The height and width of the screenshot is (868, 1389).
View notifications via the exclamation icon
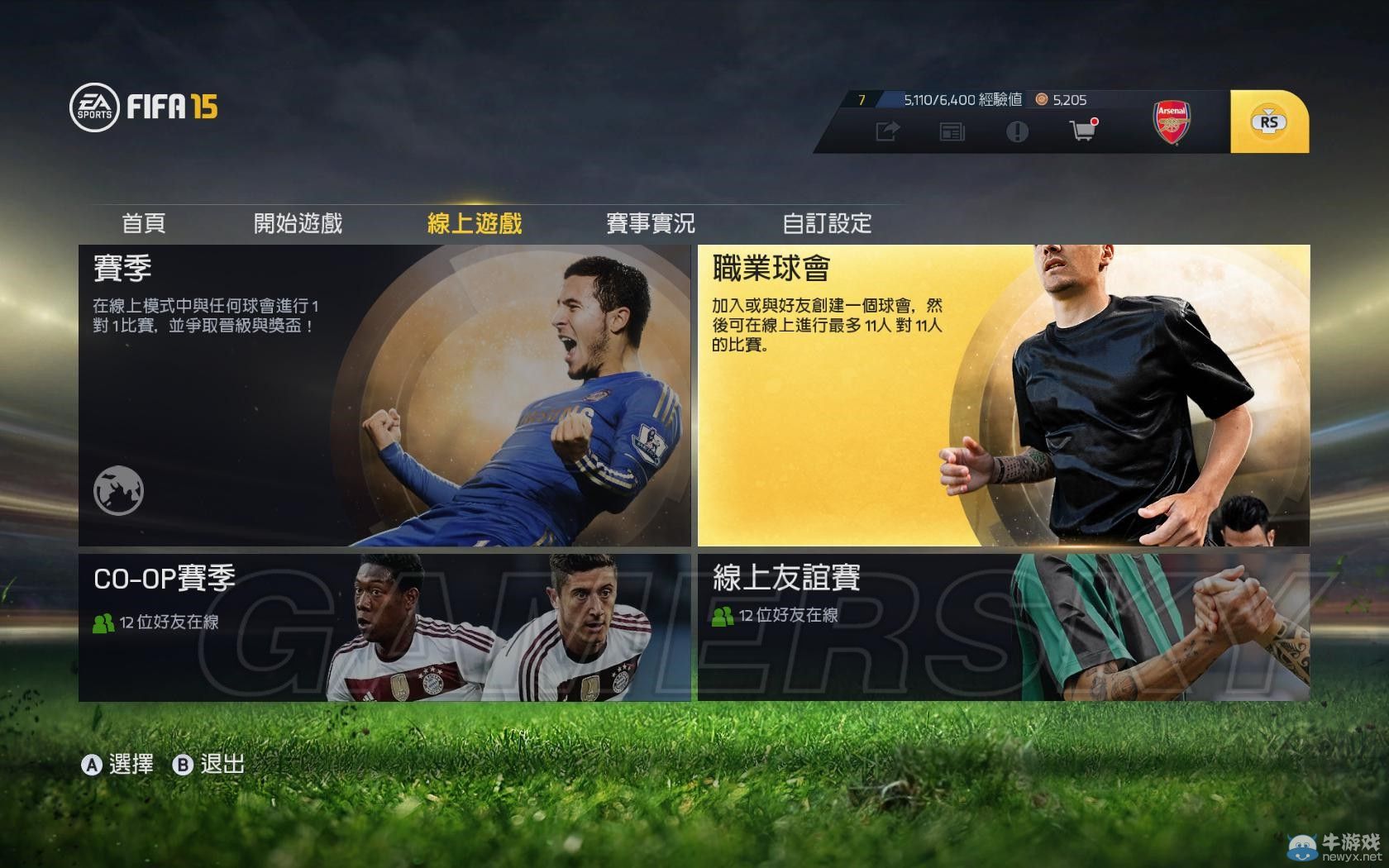[x=1016, y=131]
